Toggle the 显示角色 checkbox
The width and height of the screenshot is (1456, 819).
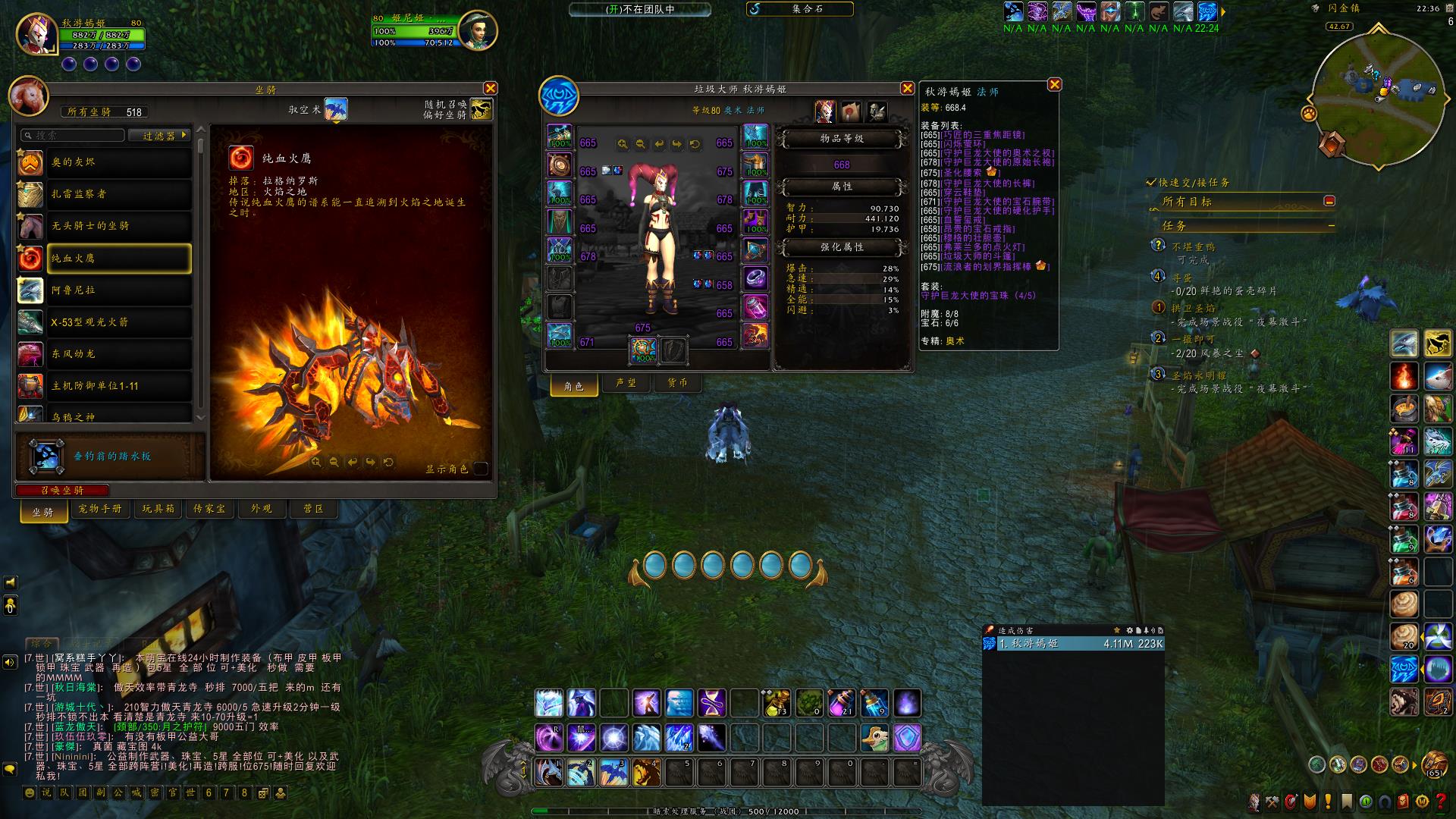click(x=480, y=469)
